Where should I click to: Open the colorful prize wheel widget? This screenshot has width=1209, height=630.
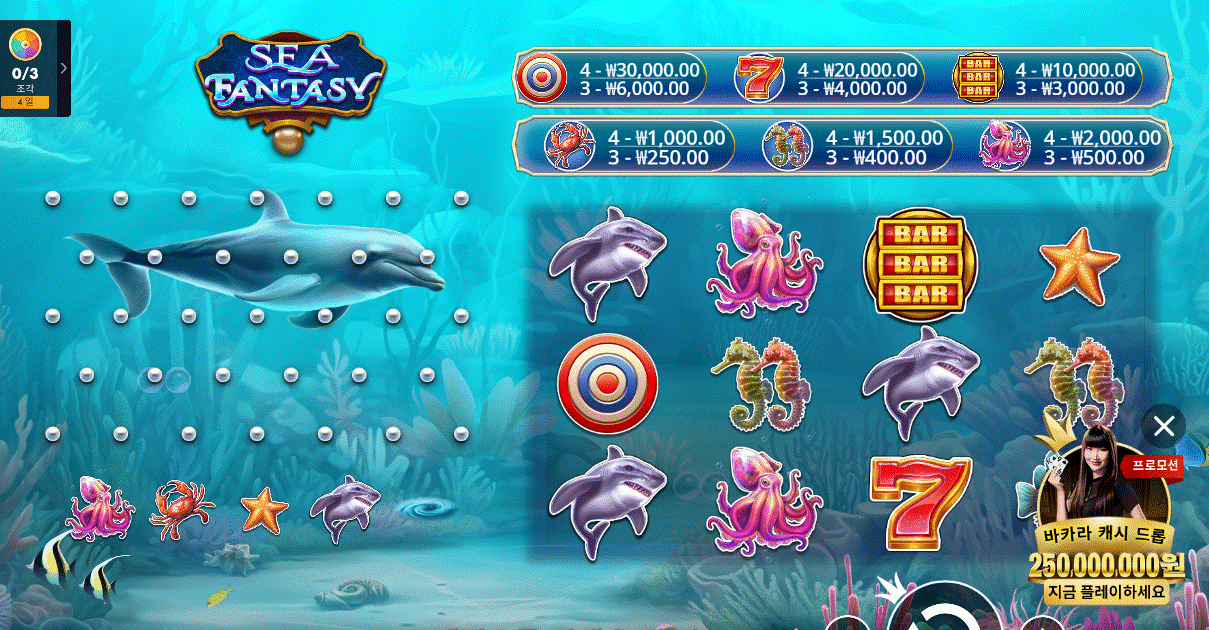[24, 44]
